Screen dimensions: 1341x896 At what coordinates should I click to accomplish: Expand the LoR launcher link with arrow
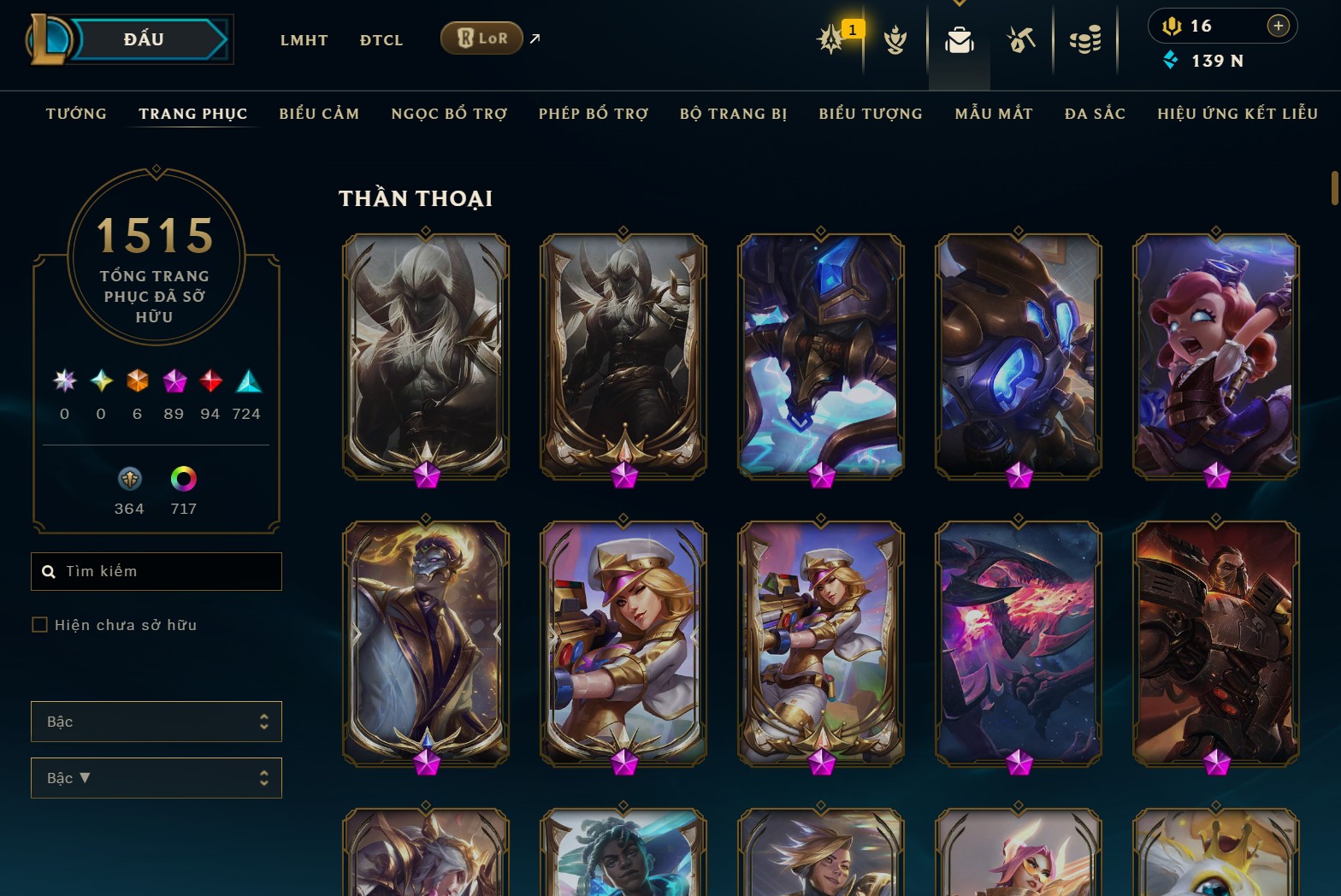(x=535, y=38)
